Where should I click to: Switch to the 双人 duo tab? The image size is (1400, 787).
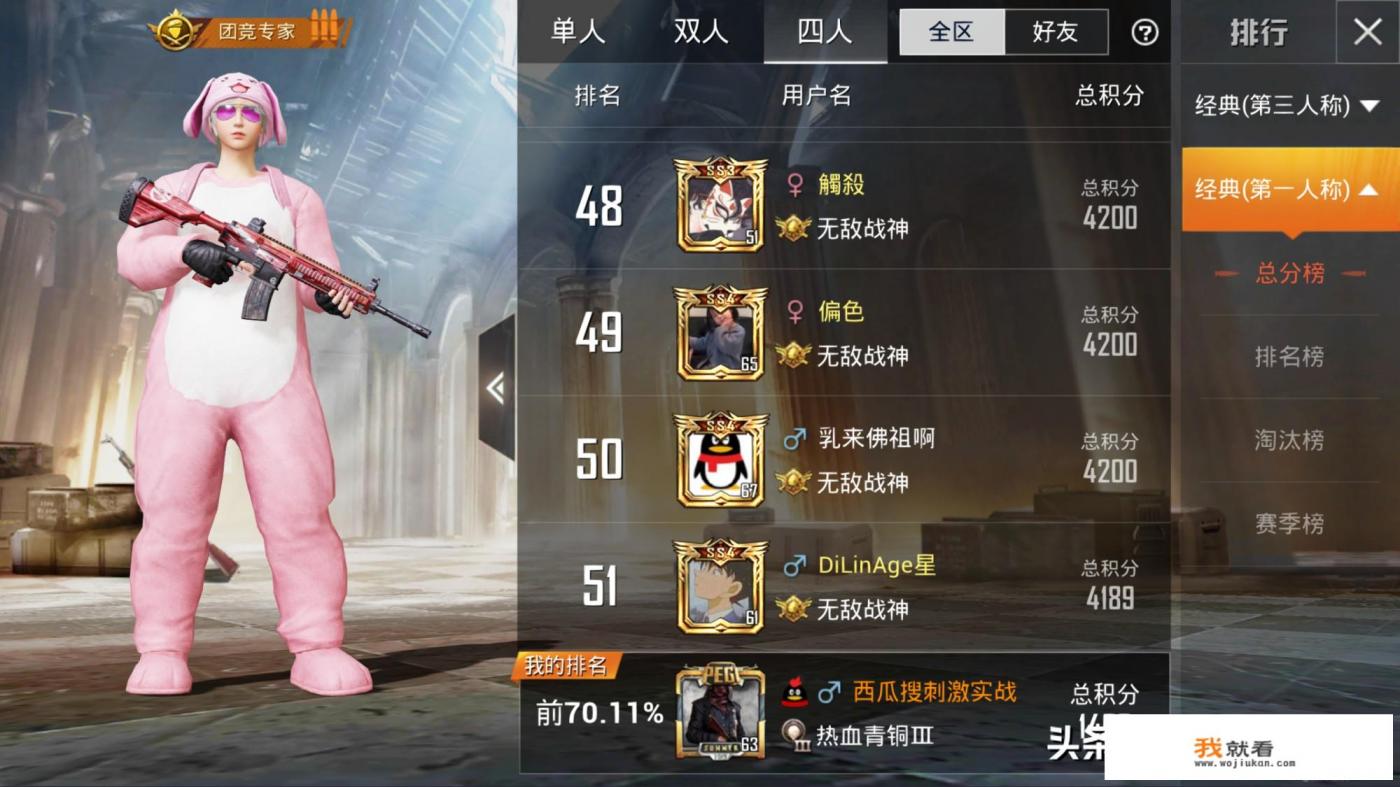[701, 32]
